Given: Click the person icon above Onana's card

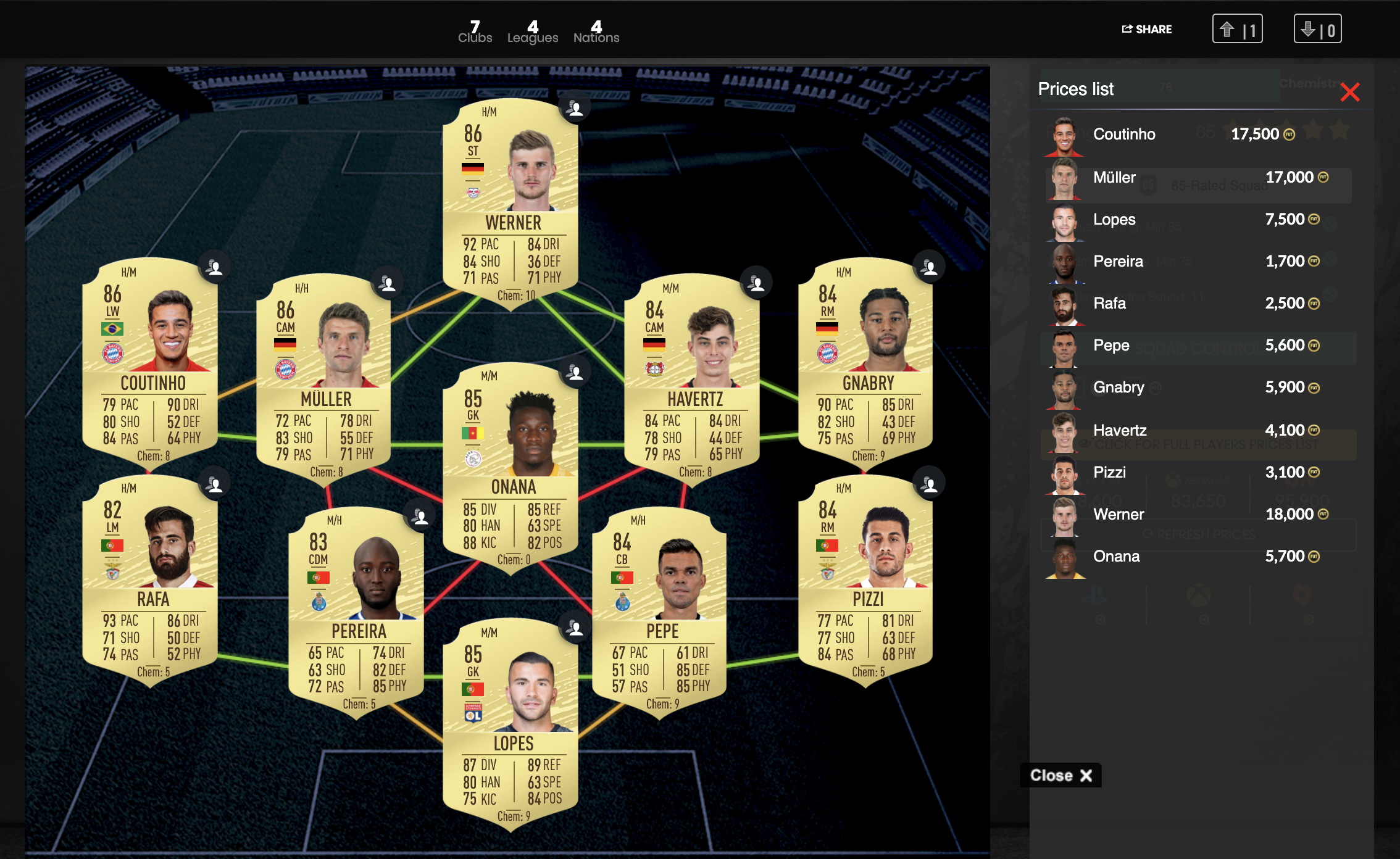Looking at the screenshot, I should (575, 372).
